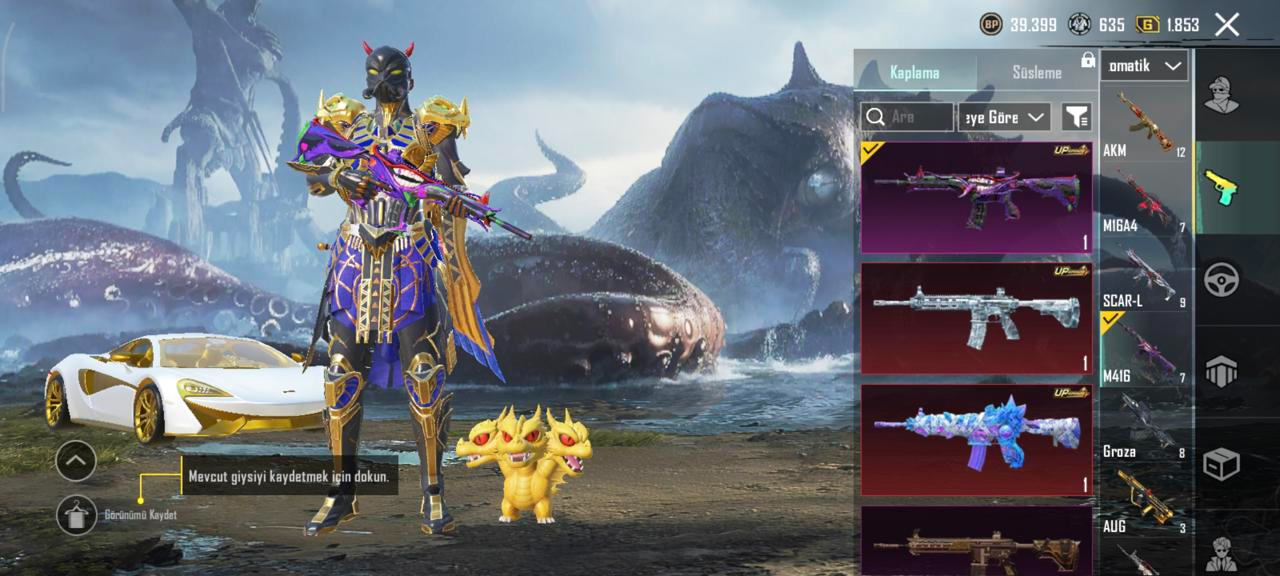Screen dimensions: 1280x576
Task: Tap the Görünümü Kaydet hanger button
Action: click(x=77, y=514)
